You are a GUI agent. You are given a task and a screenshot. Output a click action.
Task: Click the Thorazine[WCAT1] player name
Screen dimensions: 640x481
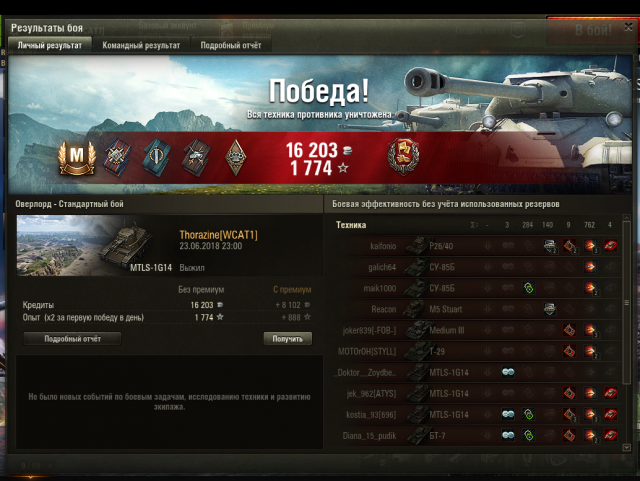218,235
